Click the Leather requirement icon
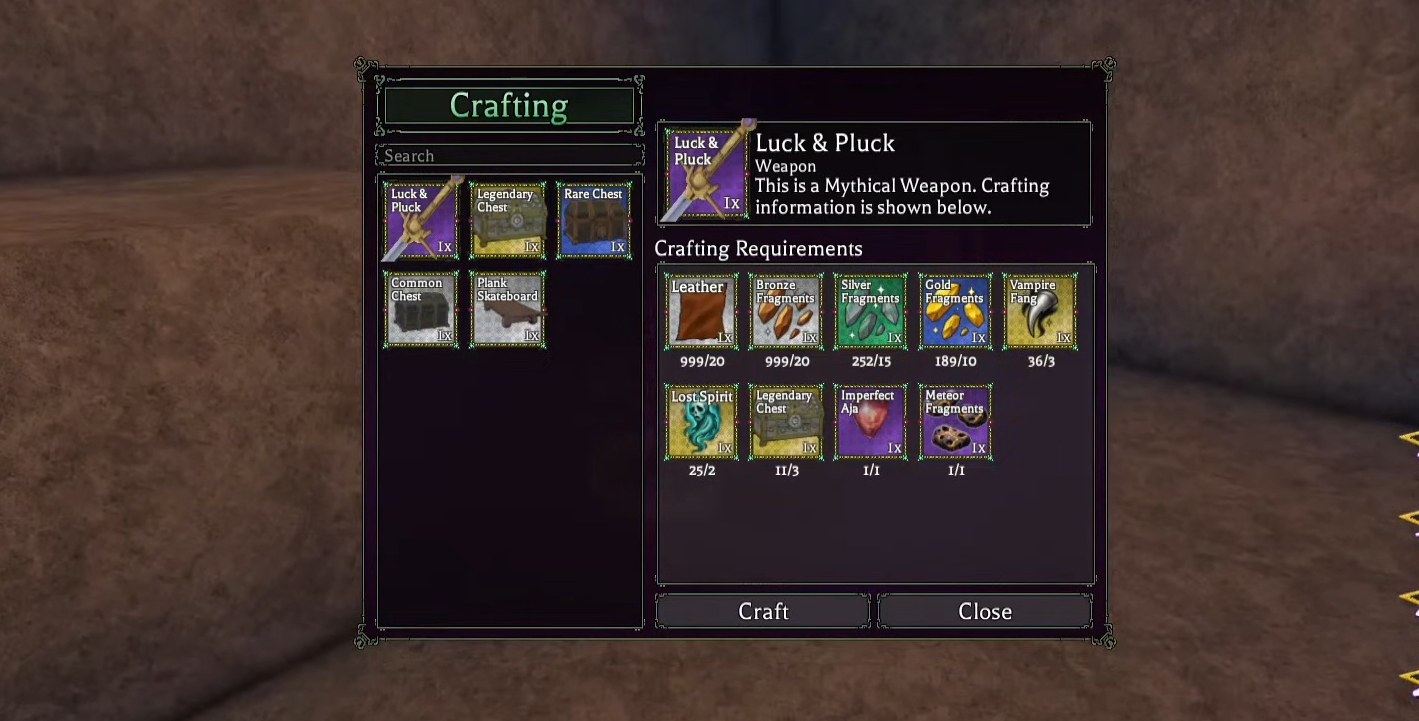The image size is (1419, 721). tap(700, 311)
